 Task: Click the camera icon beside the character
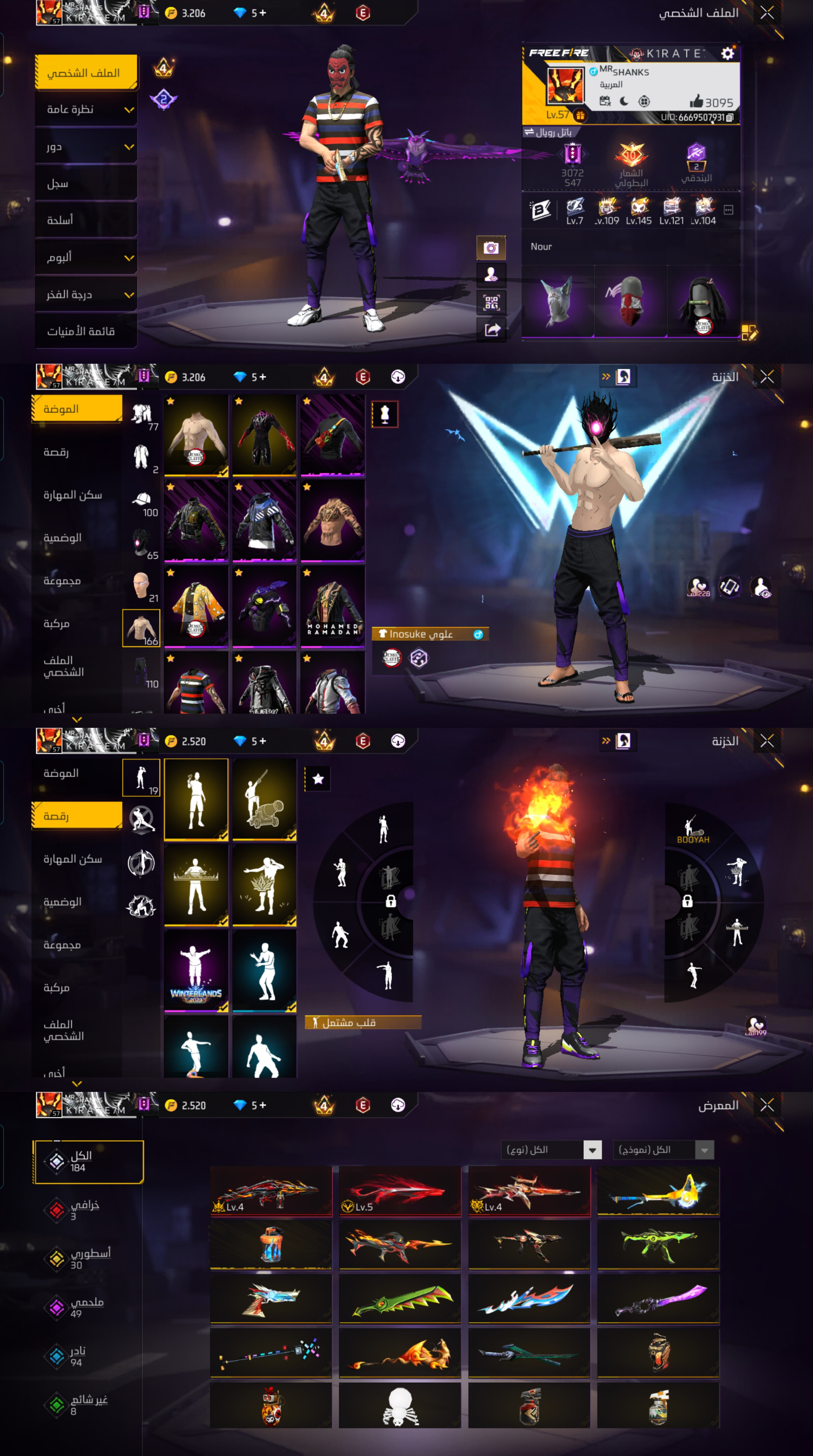(491, 247)
